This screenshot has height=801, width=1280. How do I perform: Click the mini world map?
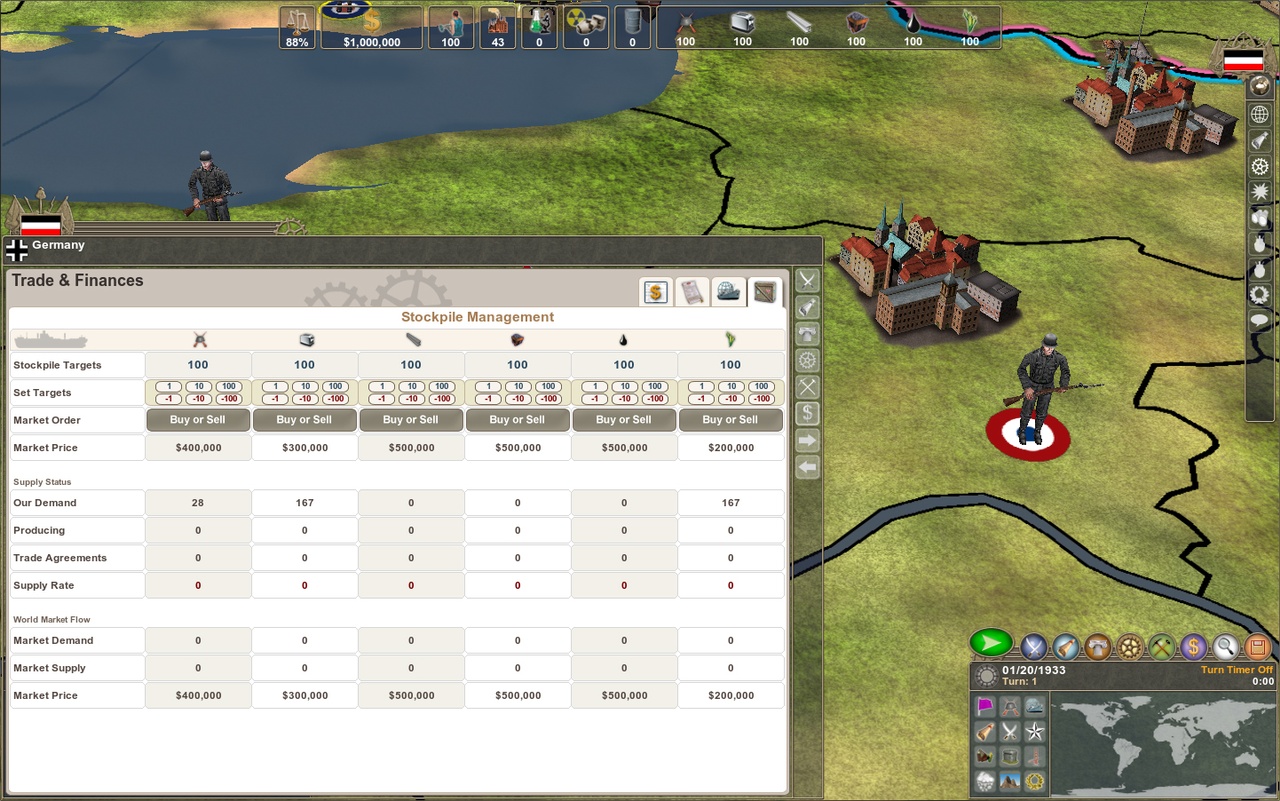(1163, 742)
